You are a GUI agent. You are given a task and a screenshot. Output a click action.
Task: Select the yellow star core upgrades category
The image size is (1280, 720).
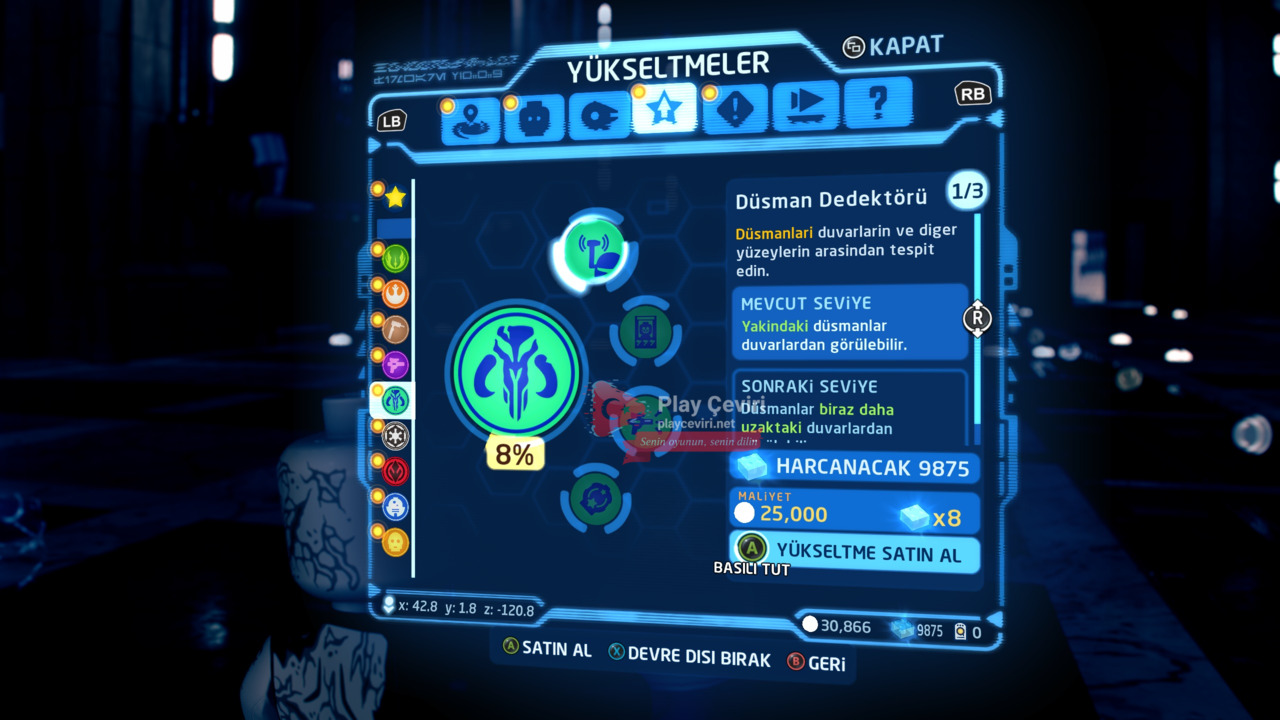coord(395,197)
